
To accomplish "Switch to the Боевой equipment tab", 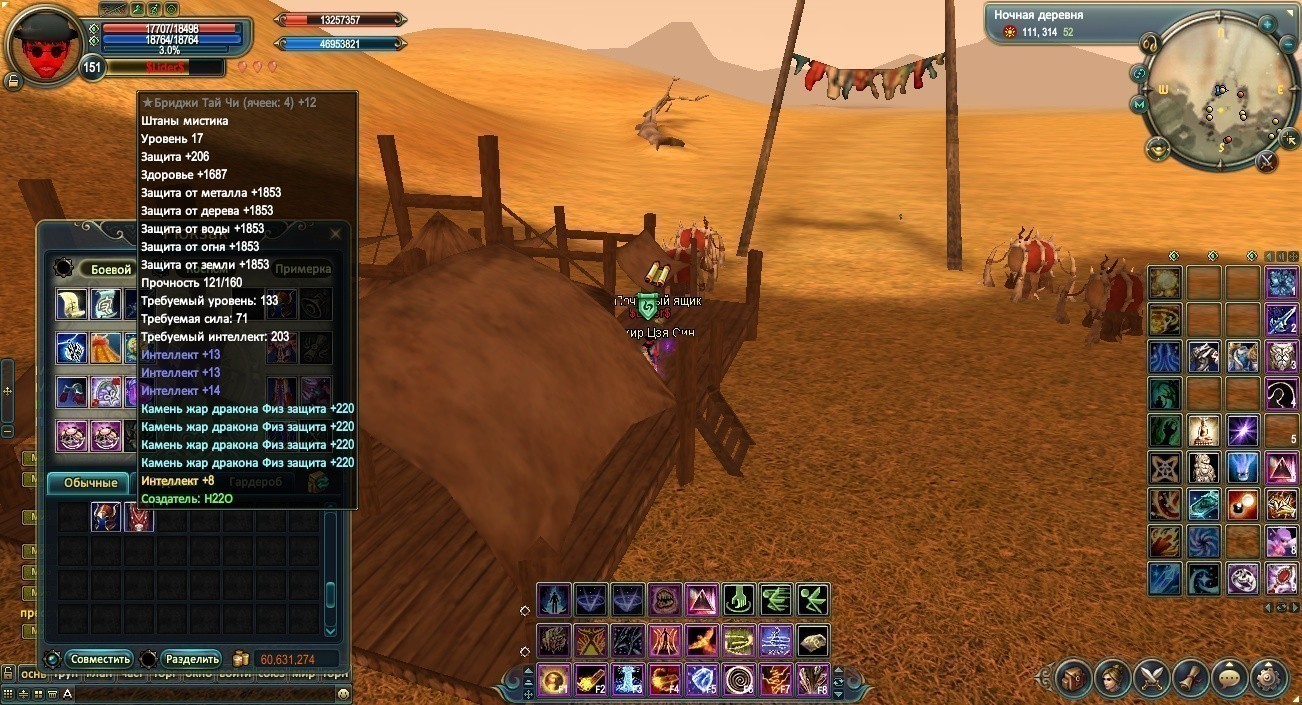I will [x=111, y=269].
